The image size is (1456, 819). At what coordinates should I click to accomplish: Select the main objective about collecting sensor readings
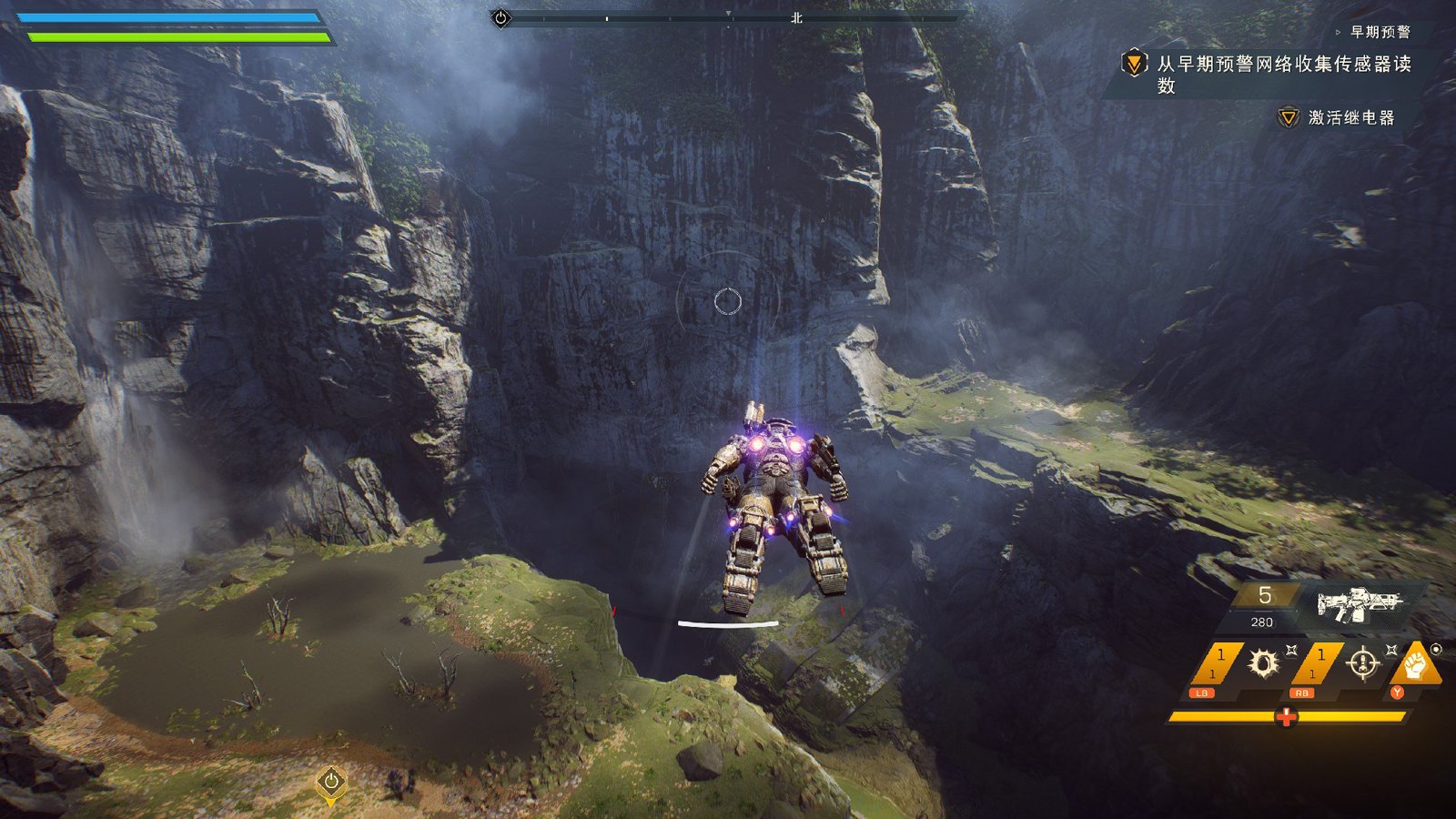(1283, 73)
